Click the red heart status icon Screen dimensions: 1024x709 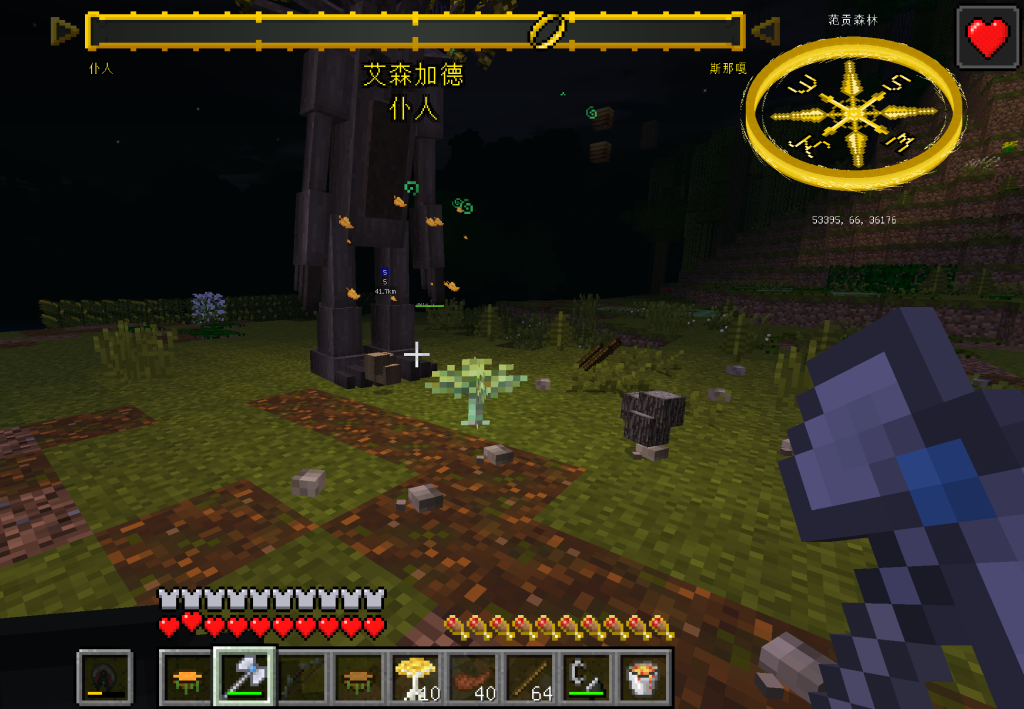(x=988, y=37)
